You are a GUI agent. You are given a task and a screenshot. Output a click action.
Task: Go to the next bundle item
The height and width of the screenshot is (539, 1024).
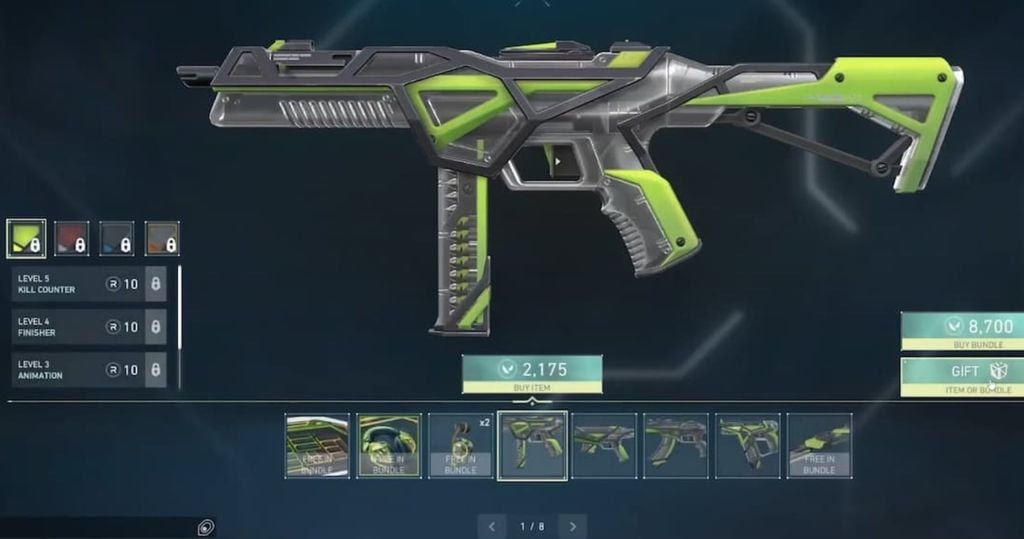coord(572,526)
